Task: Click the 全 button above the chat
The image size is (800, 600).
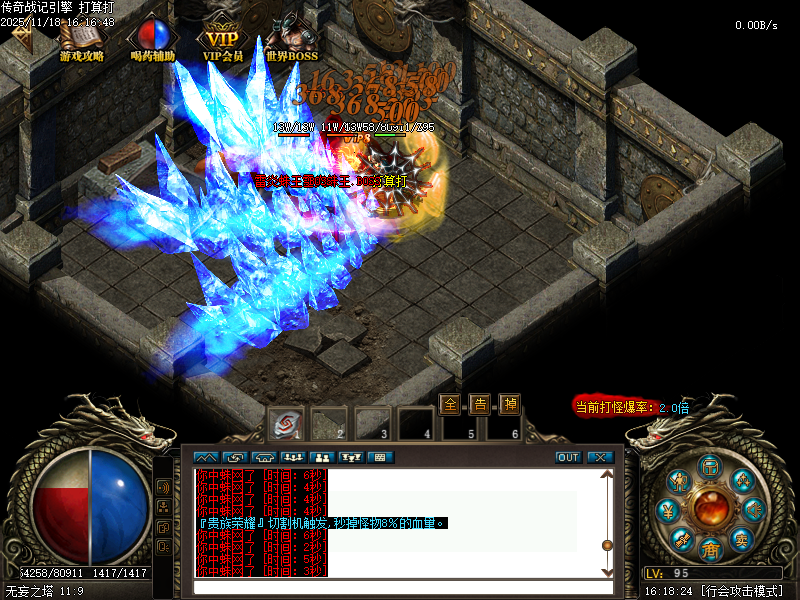Action: tap(451, 404)
